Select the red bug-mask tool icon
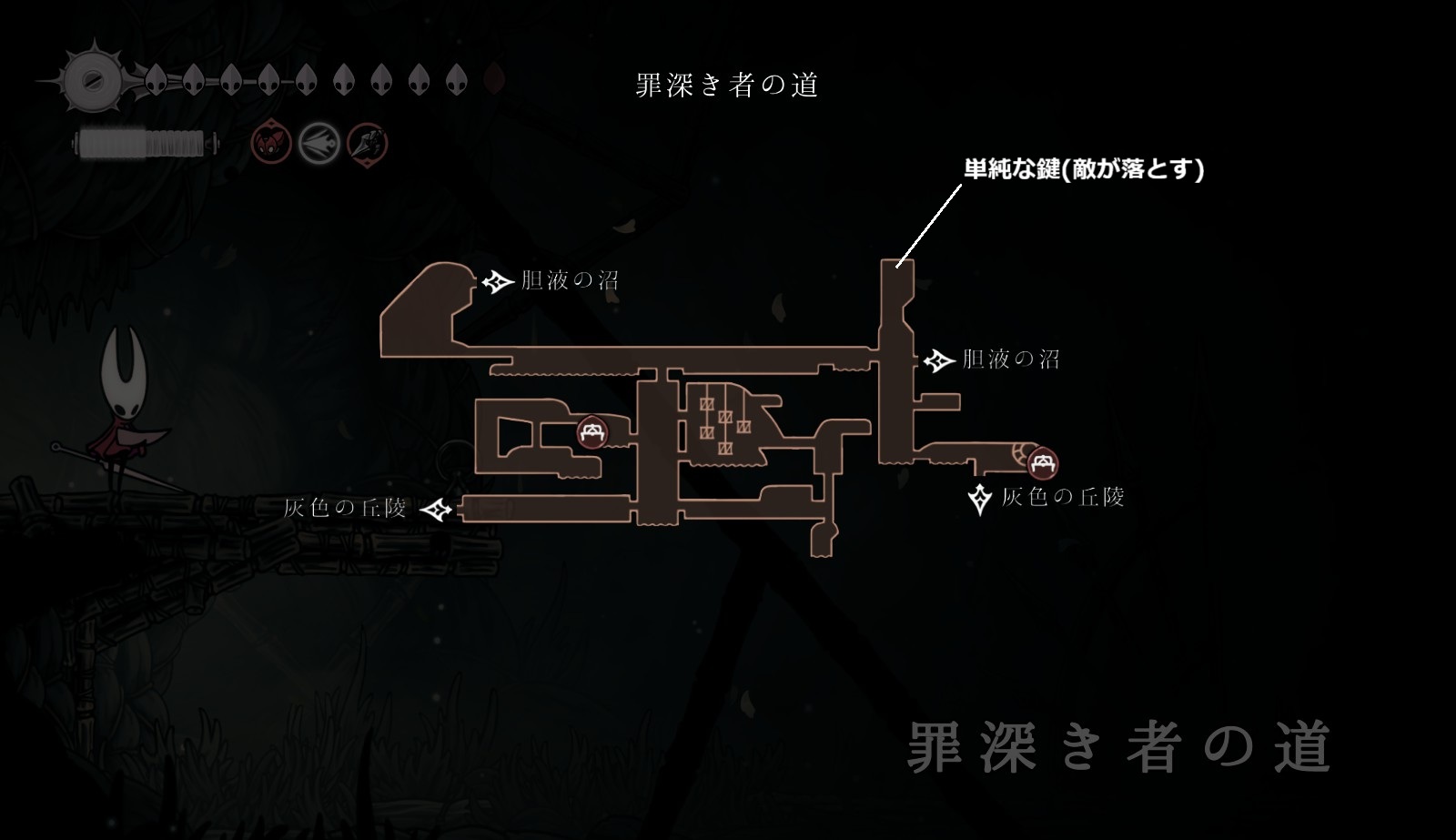This screenshot has width=1456, height=840. point(271,143)
